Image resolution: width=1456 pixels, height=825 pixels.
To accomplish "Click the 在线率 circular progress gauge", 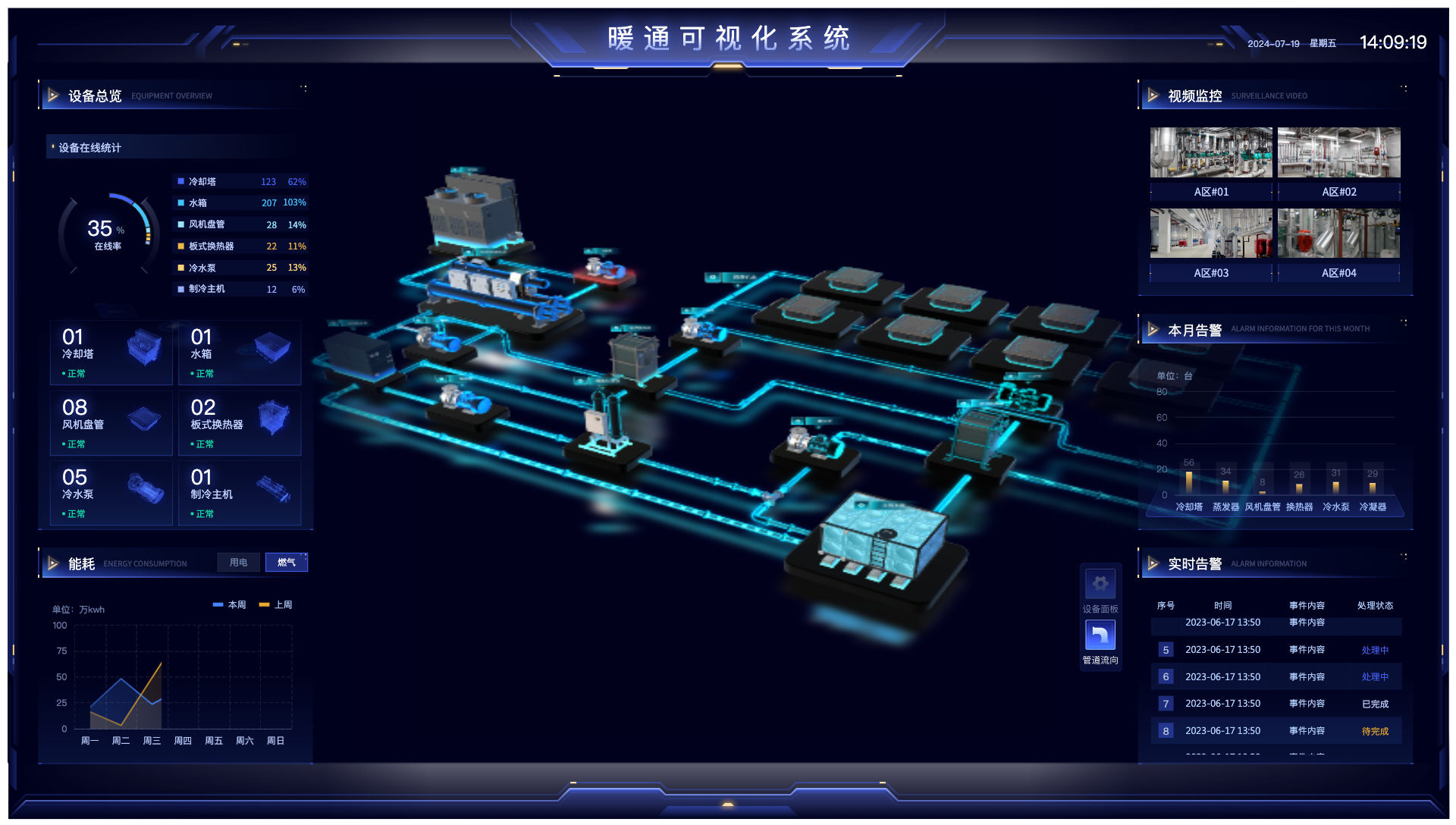I will [x=108, y=235].
